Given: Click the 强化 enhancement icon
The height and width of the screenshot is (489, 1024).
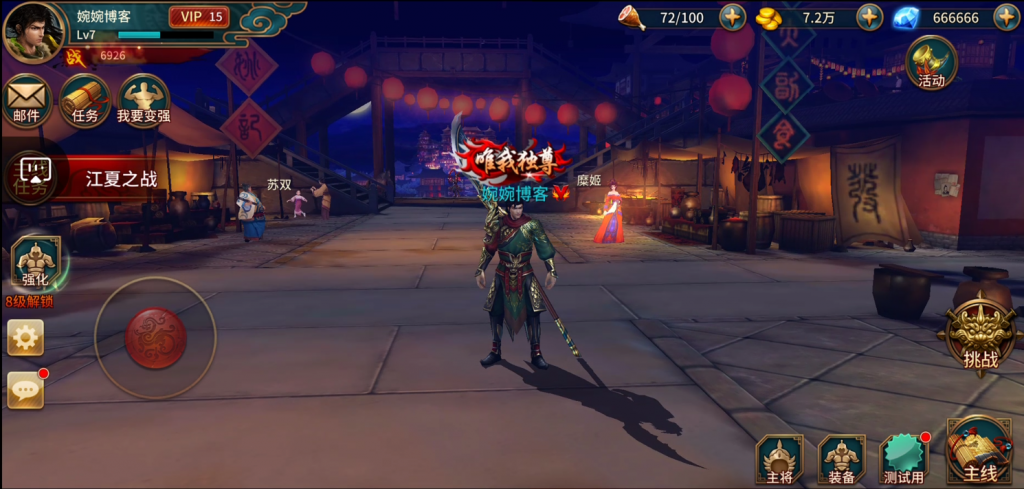Looking at the screenshot, I should coord(36,264).
